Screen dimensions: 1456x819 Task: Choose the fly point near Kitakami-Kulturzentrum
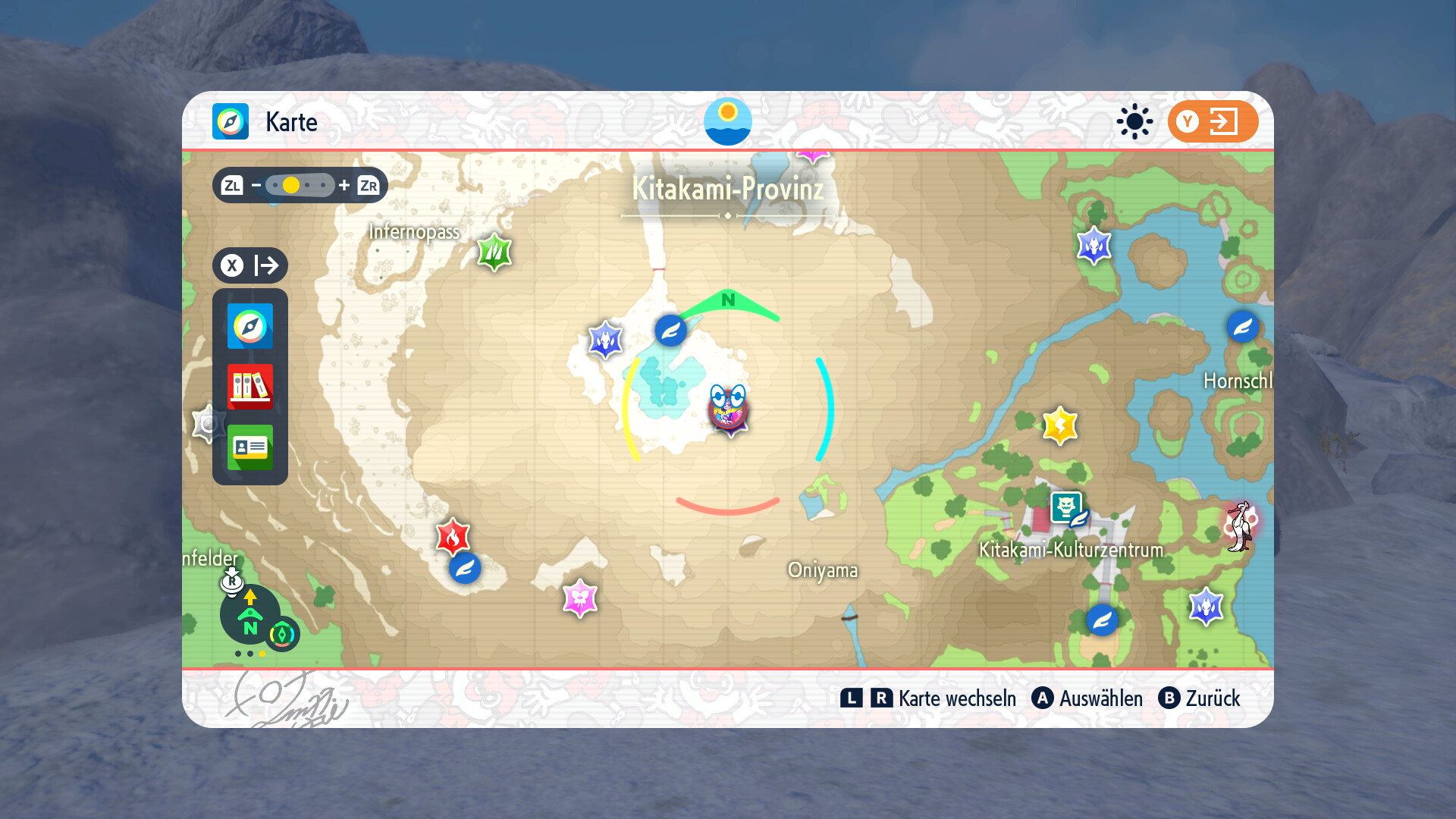[x=1102, y=620]
